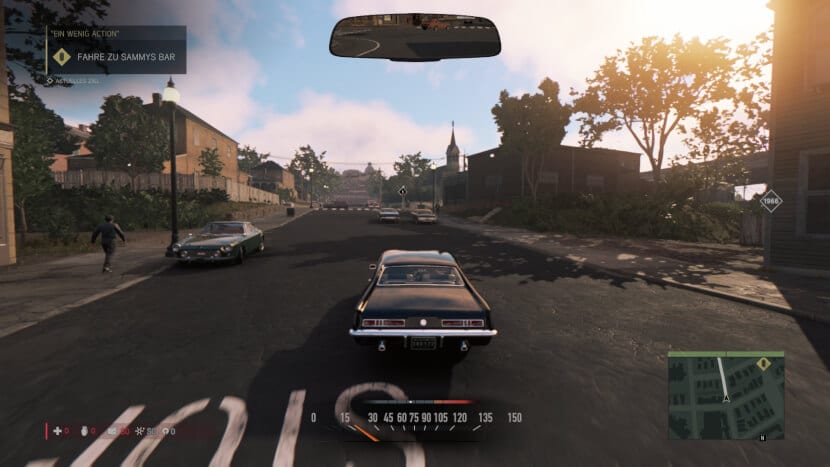Click the rear-view mirror display

415,36
